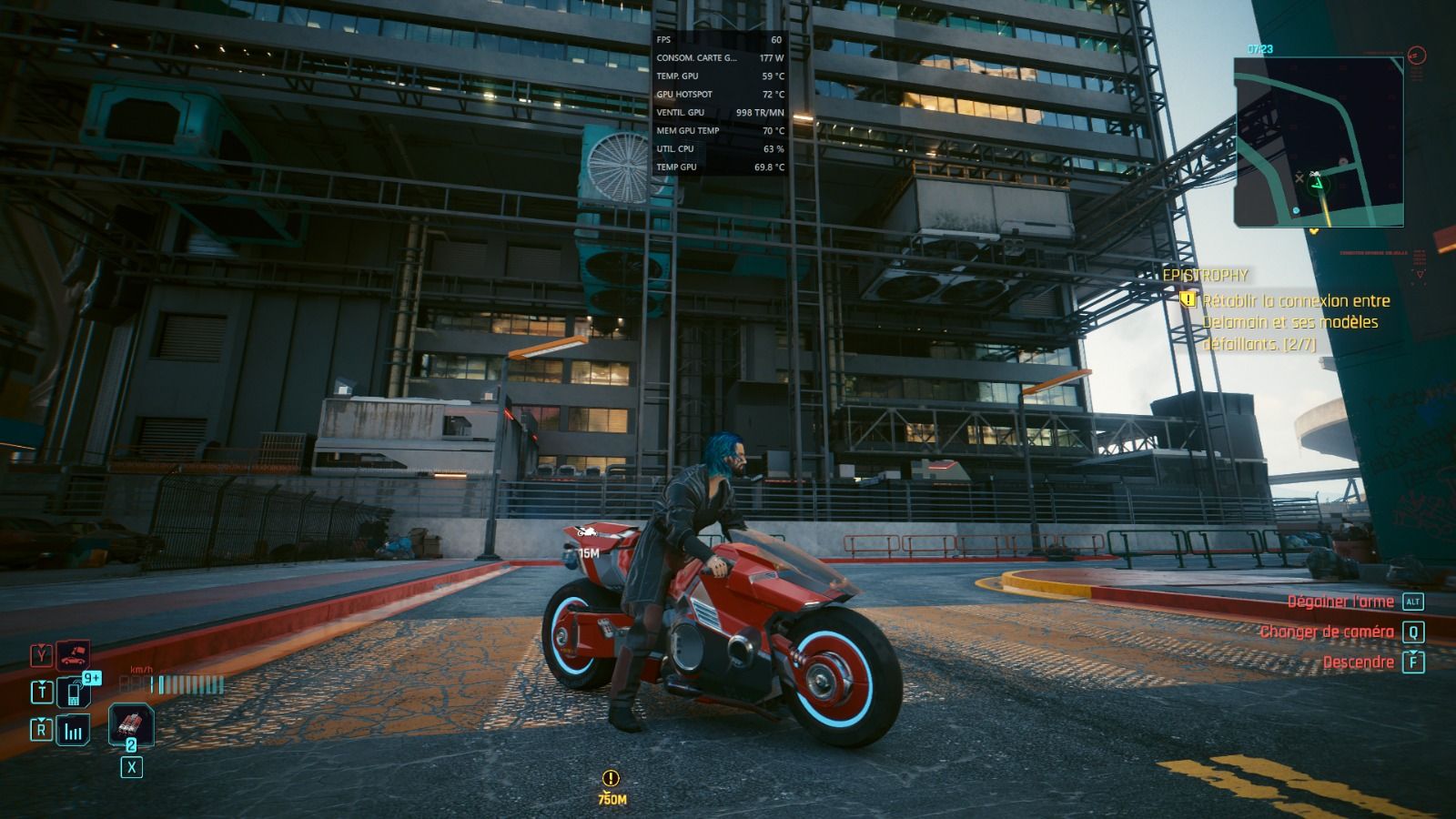The image size is (1456, 819).
Task: Use the consumable item slot showing 2
Action: tap(131, 725)
